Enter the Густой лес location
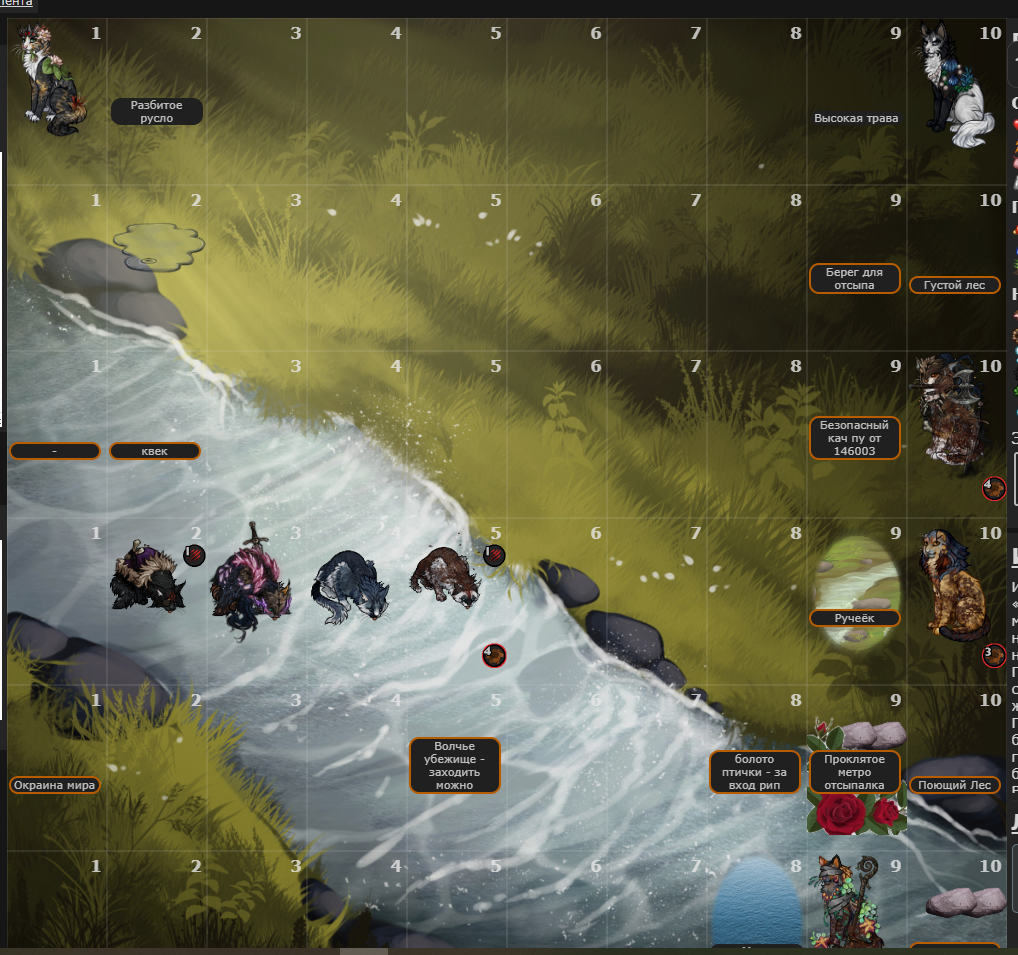Screen dimensions: 1018x955 point(955,285)
